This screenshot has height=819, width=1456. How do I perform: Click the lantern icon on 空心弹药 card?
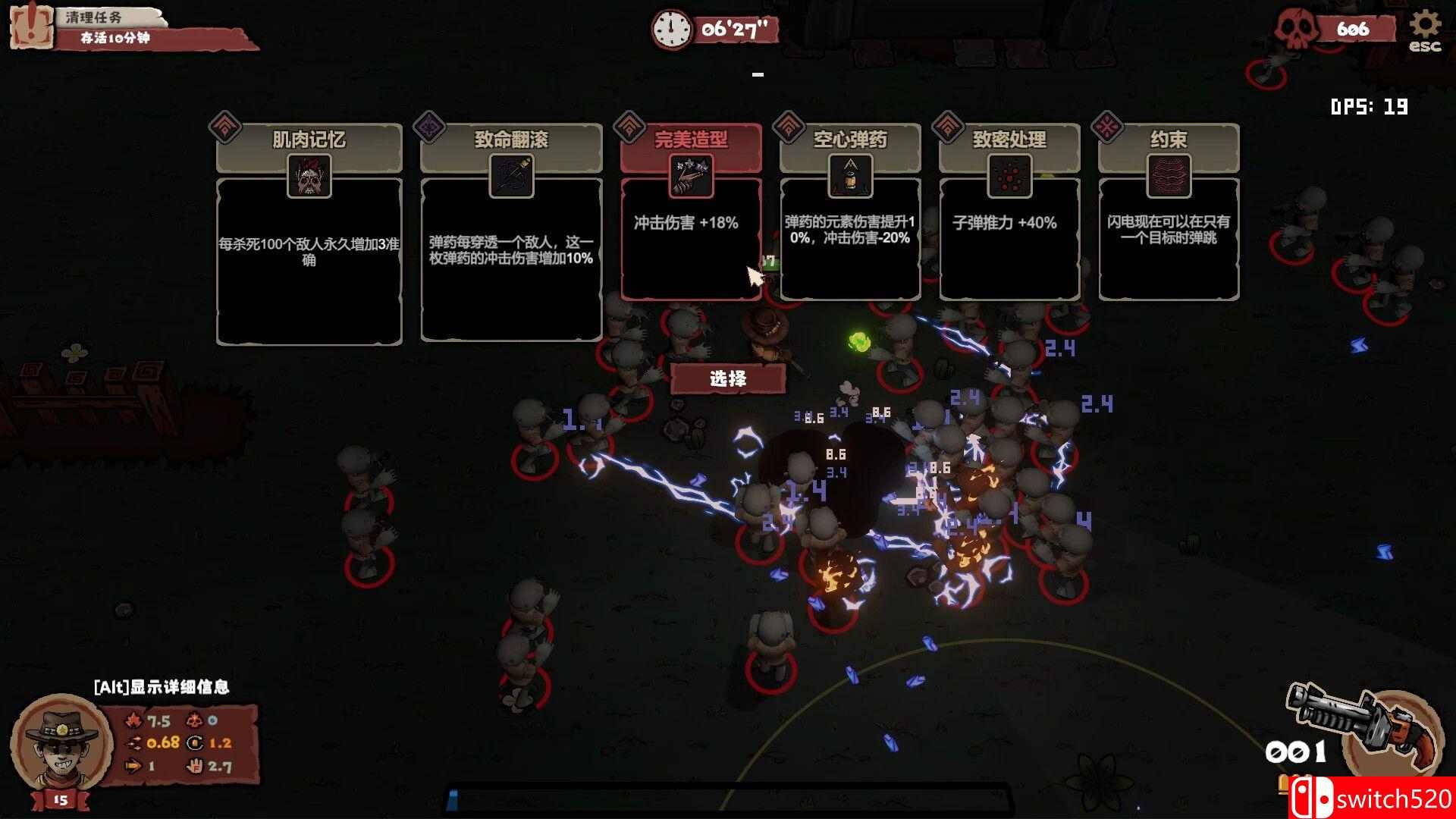[850, 176]
